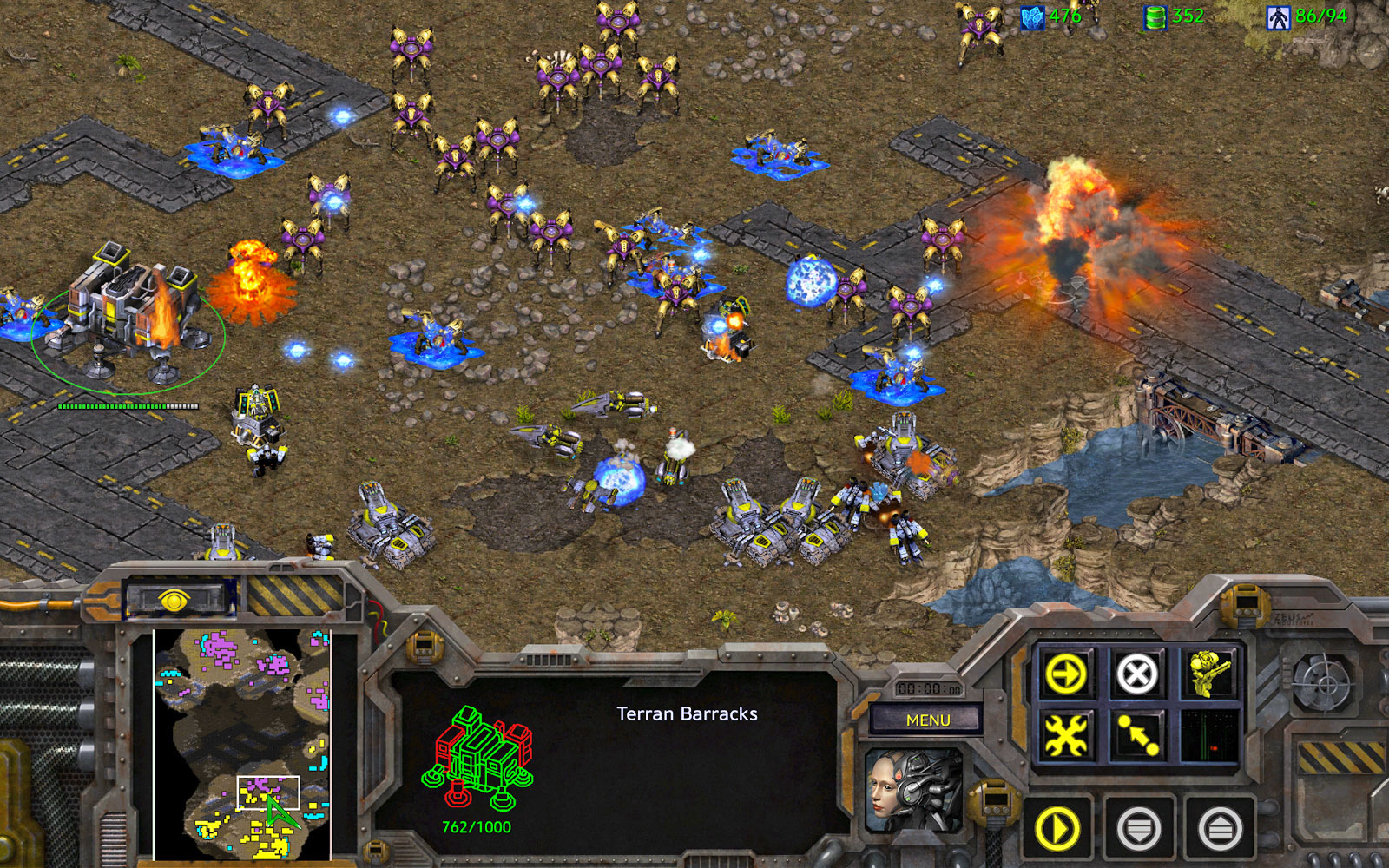Viewport: 1389px width, 868px height.
Task: Click the 00:00 mission timer display
Action: click(928, 687)
